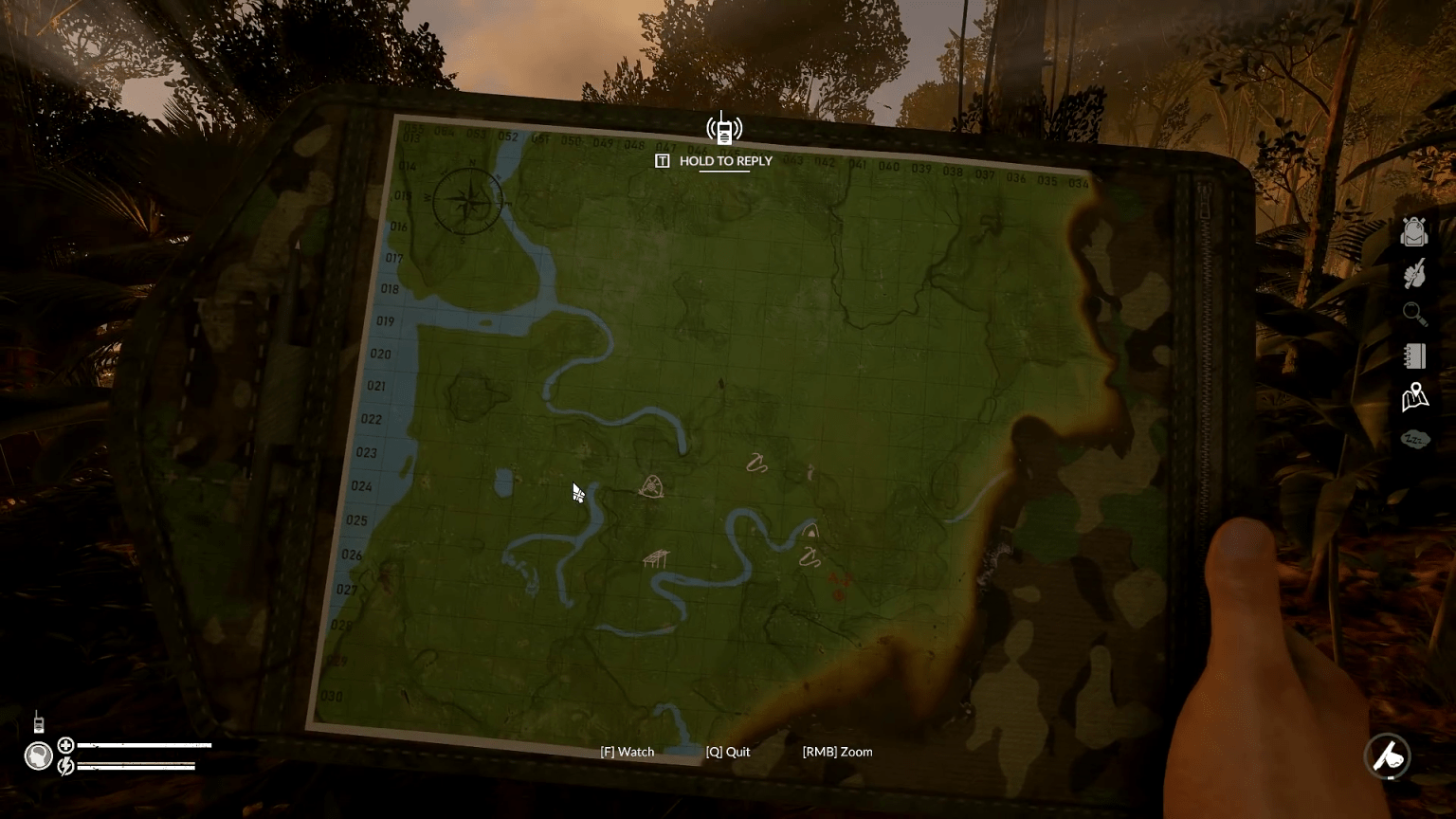Click the sanity head icon at bottom left
This screenshot has height=819, width=1456.
pos(38,756)
